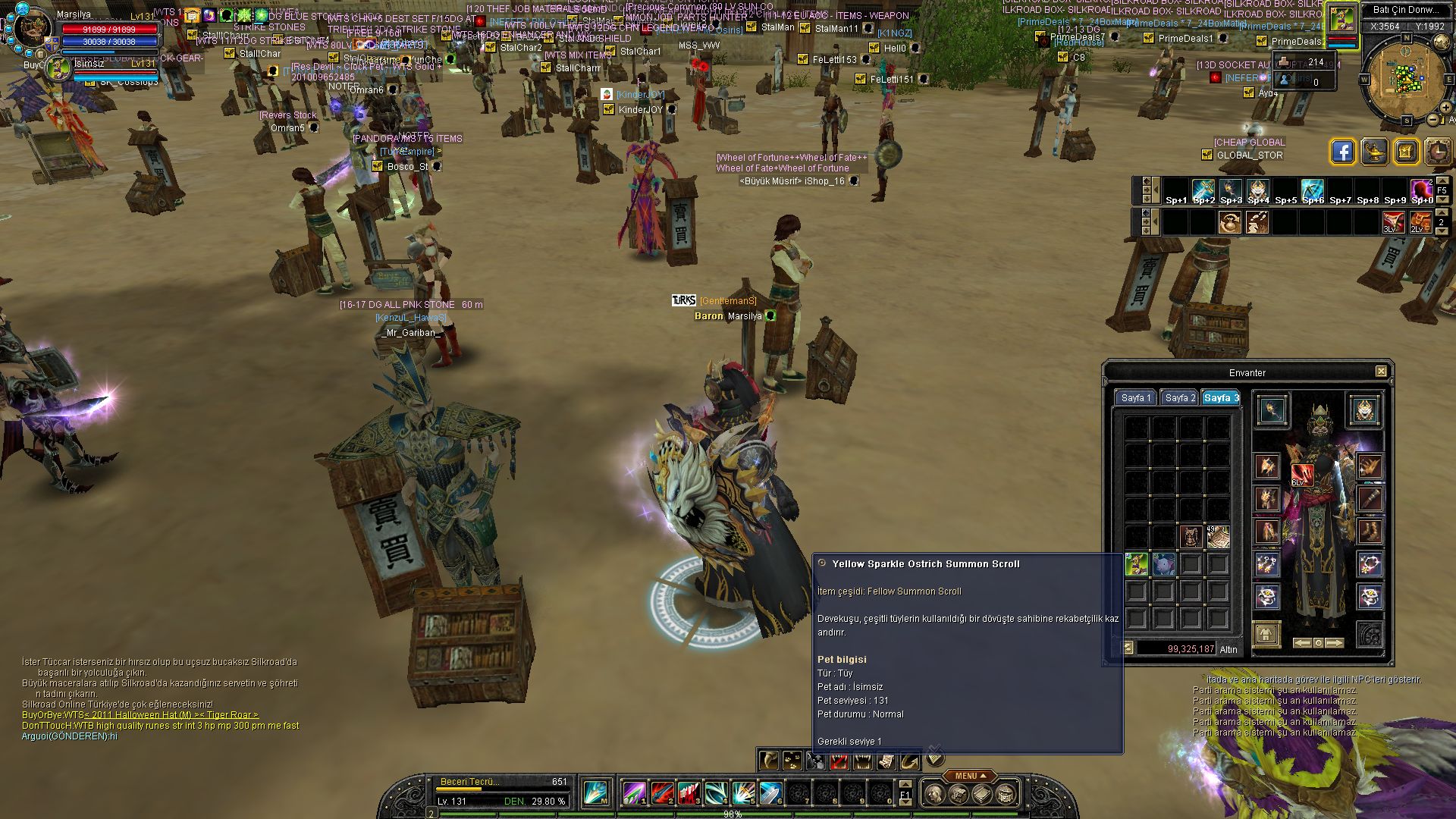
Task: Activate the Sp+4 lion mask slot
Action: (1258, 190)
